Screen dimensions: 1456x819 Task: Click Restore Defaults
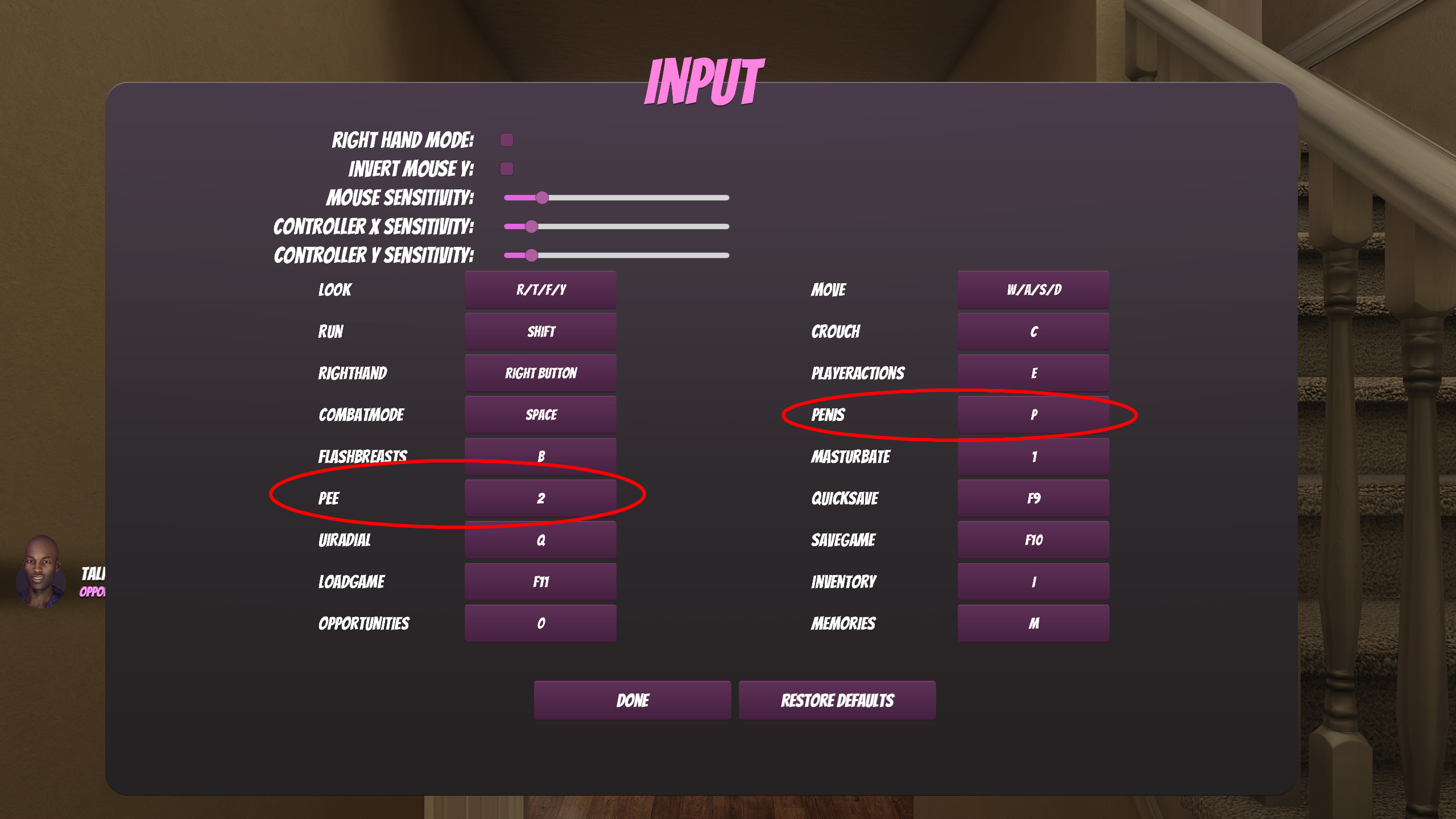(x=837, y=700)
